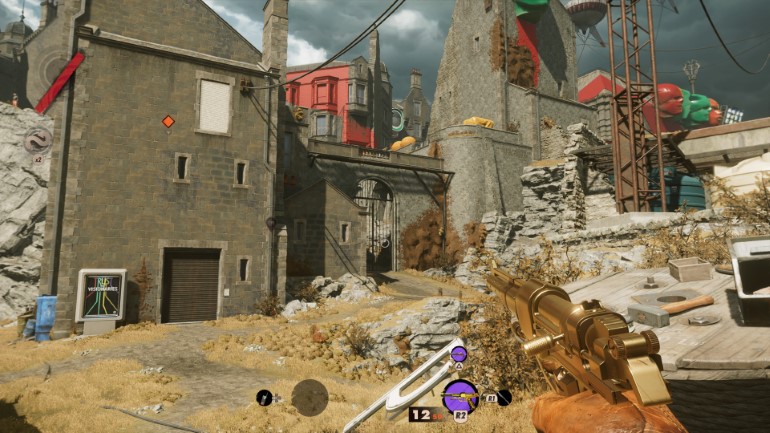
Task: Activate the empty round slab slot
Action: coord(309,397)
